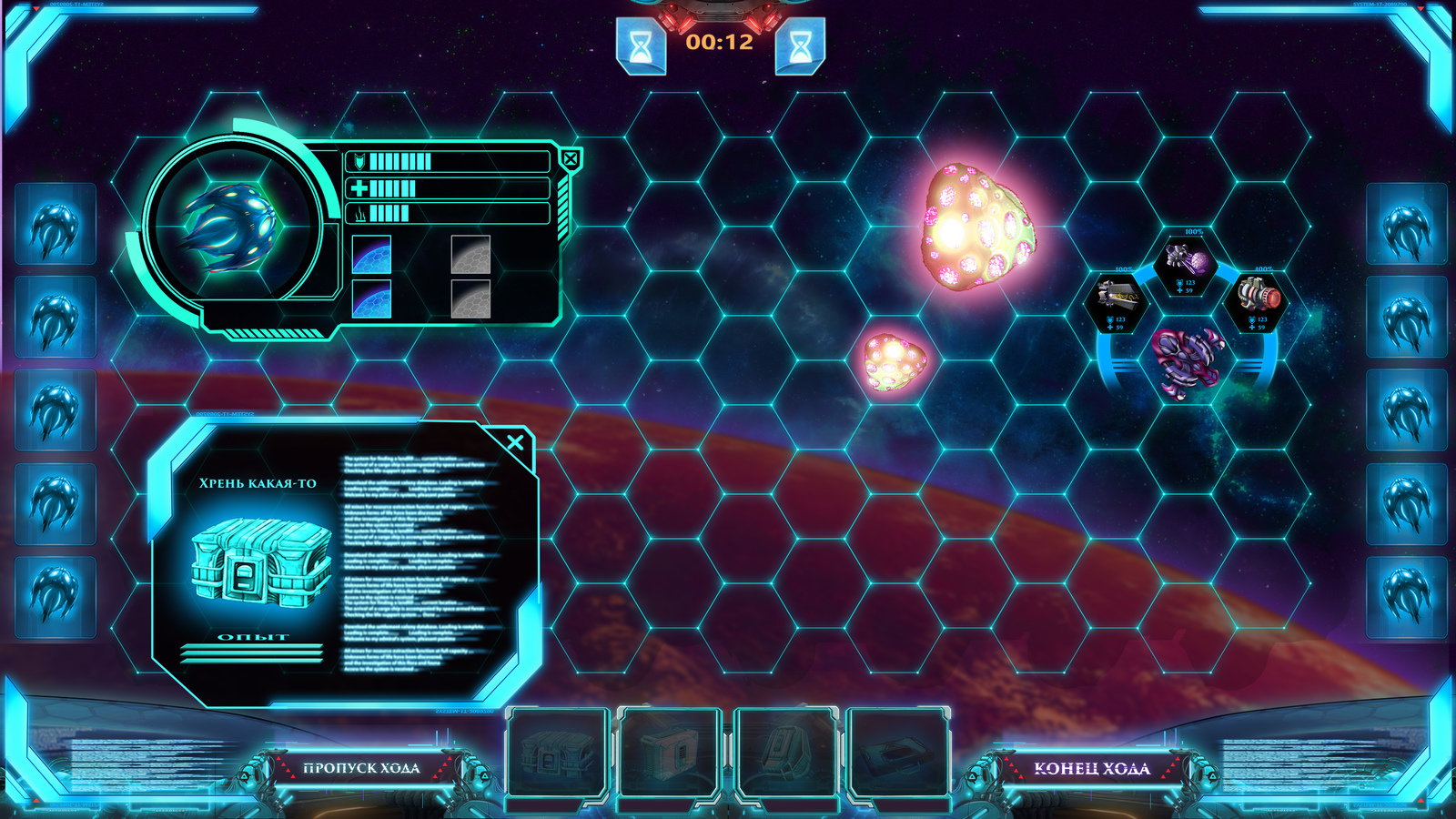Select the keypad crate slot in bottom bar
This screenshot has height=819, width=1456.
[670, 753]
